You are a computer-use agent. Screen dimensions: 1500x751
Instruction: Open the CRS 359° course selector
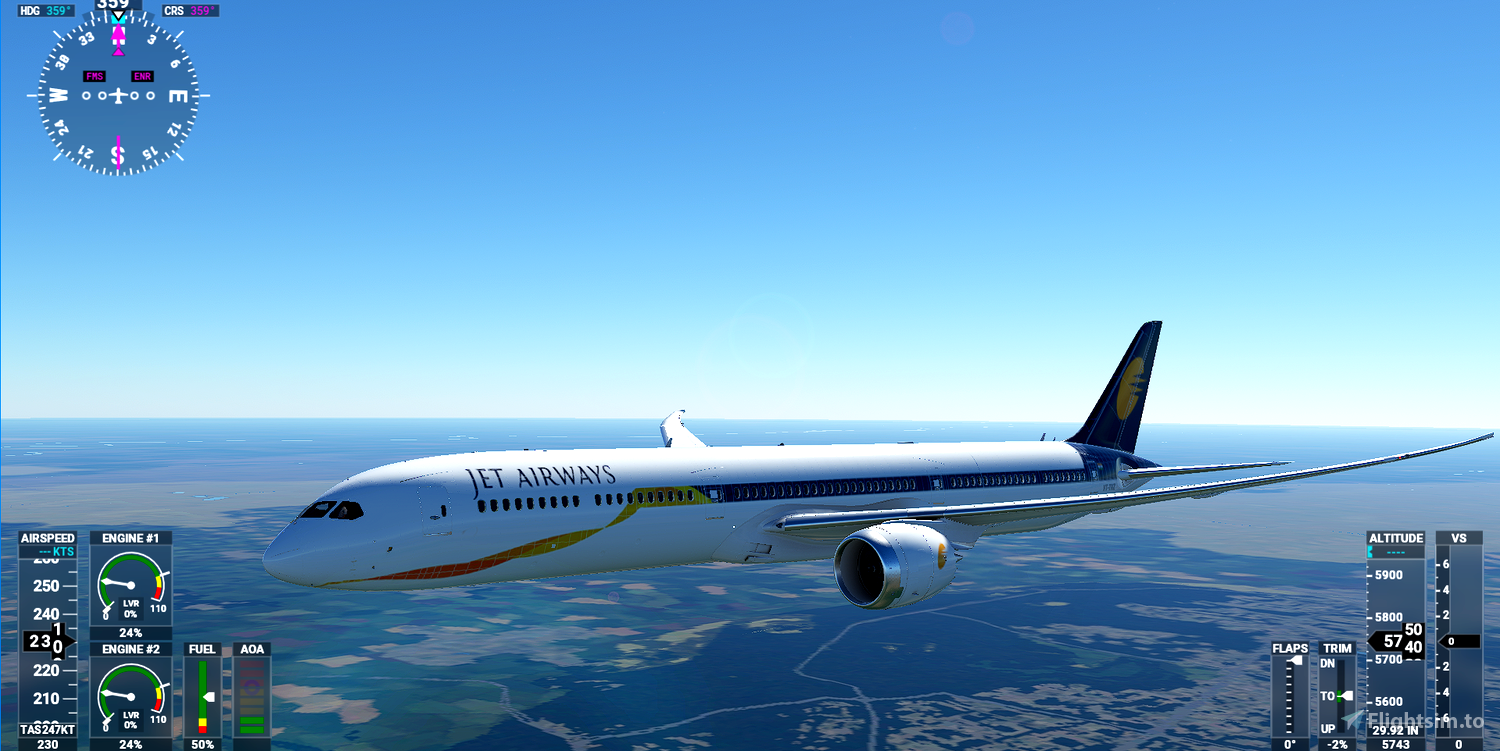click(190, 10)
